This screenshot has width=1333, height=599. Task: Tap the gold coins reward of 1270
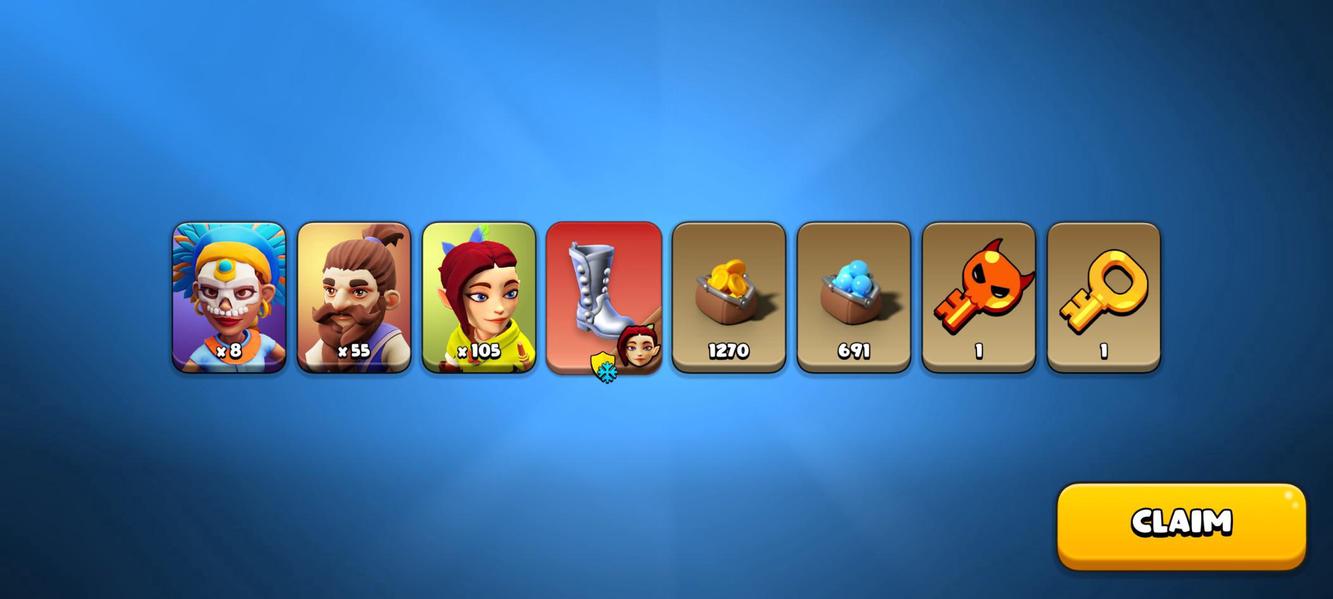(729, 297)
